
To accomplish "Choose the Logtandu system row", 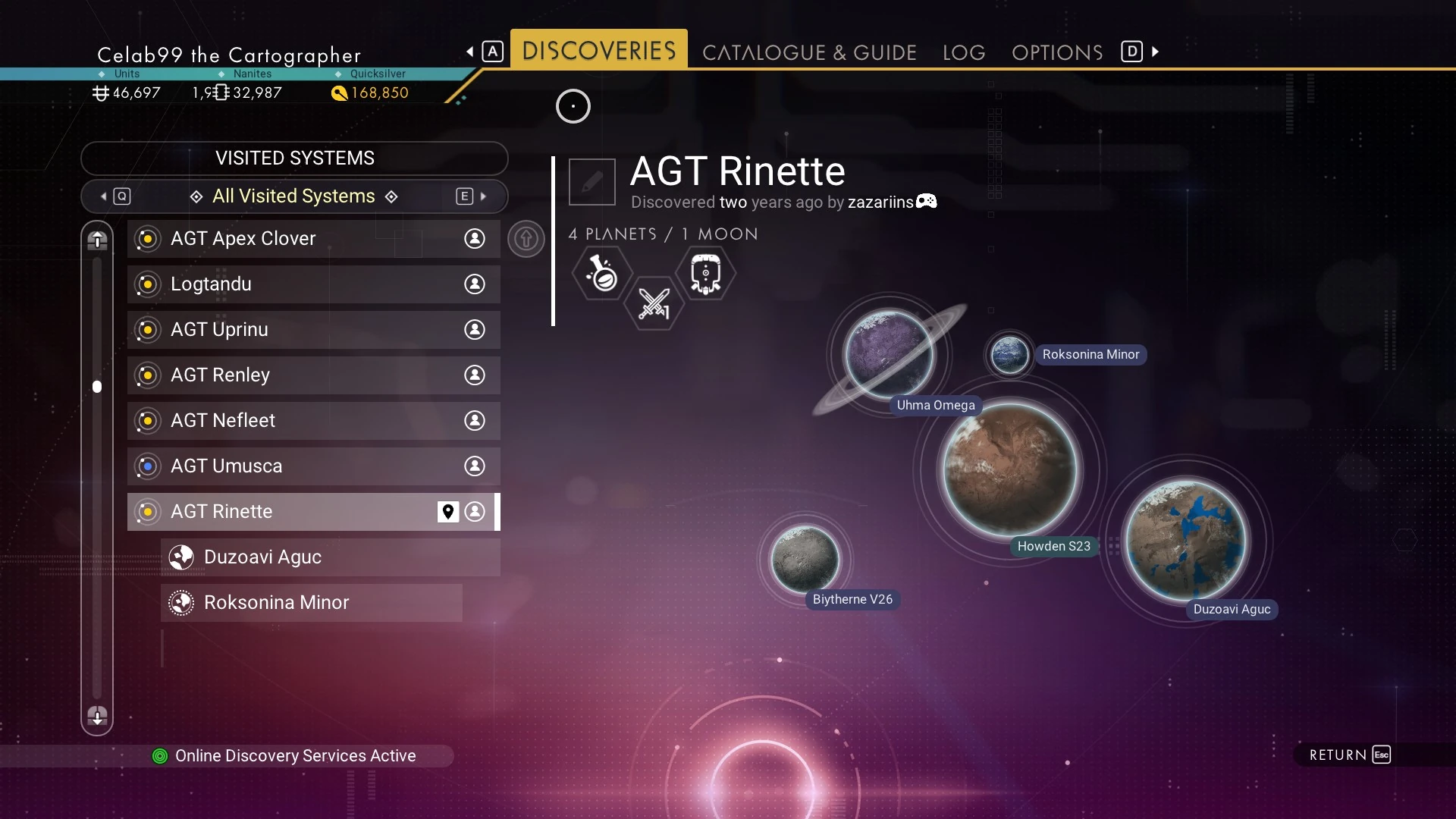I will pyautogui.click(x=312, y=284).
